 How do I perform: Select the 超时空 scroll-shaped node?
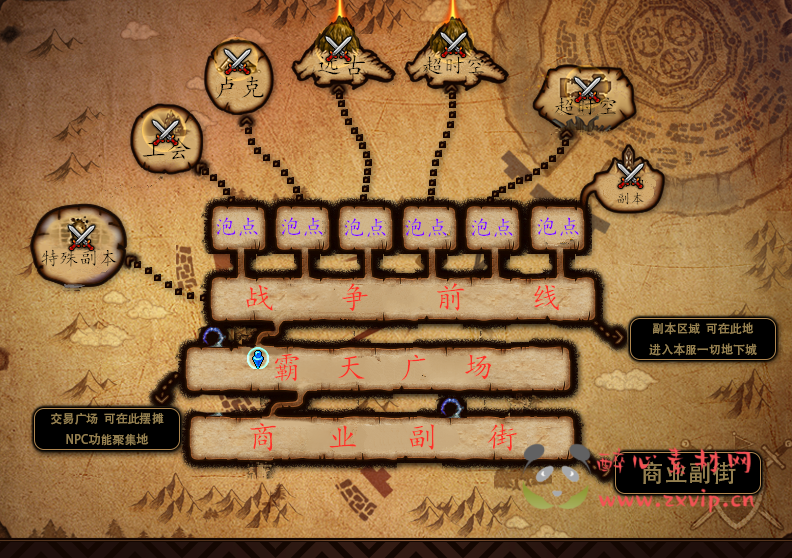coord(586,97)
